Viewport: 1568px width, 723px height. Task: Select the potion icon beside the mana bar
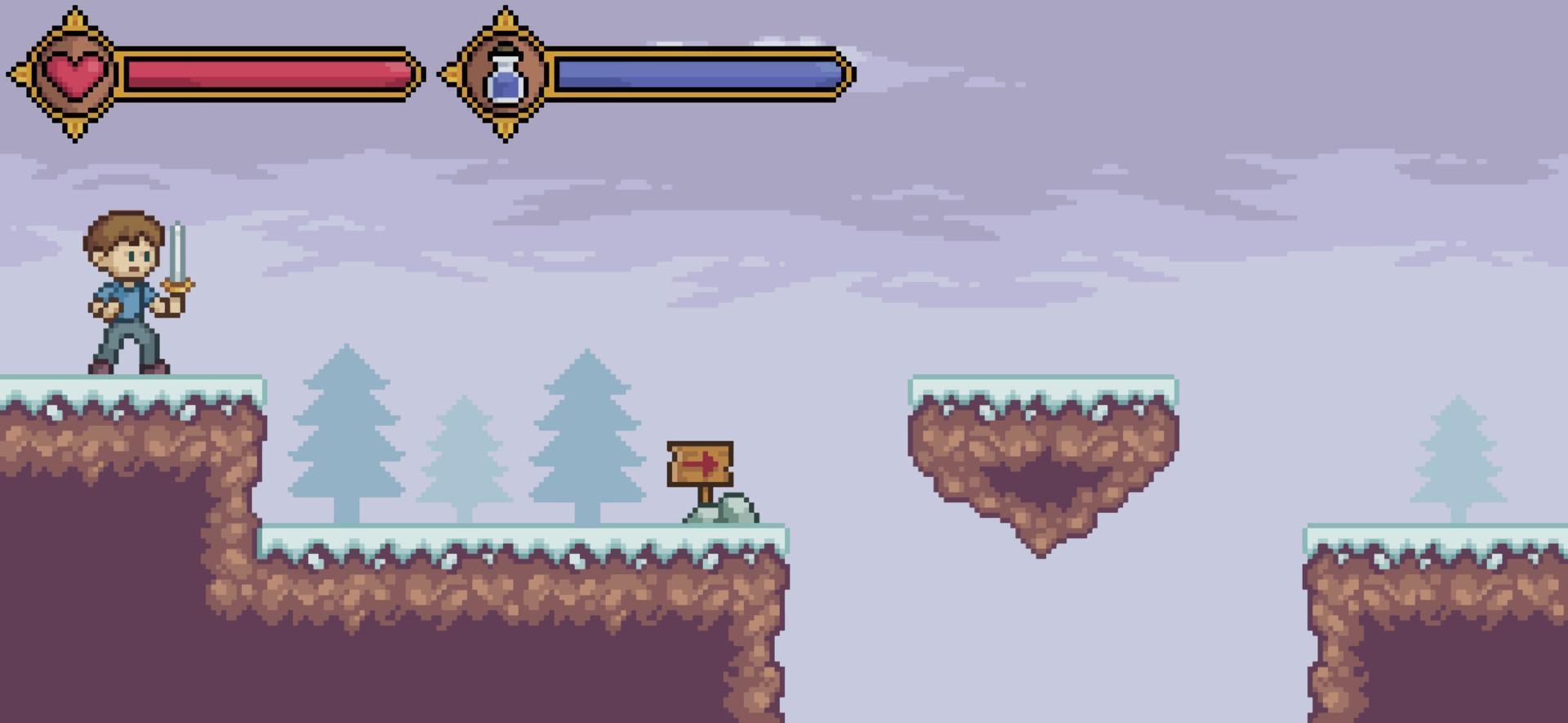tap(505, 76)
